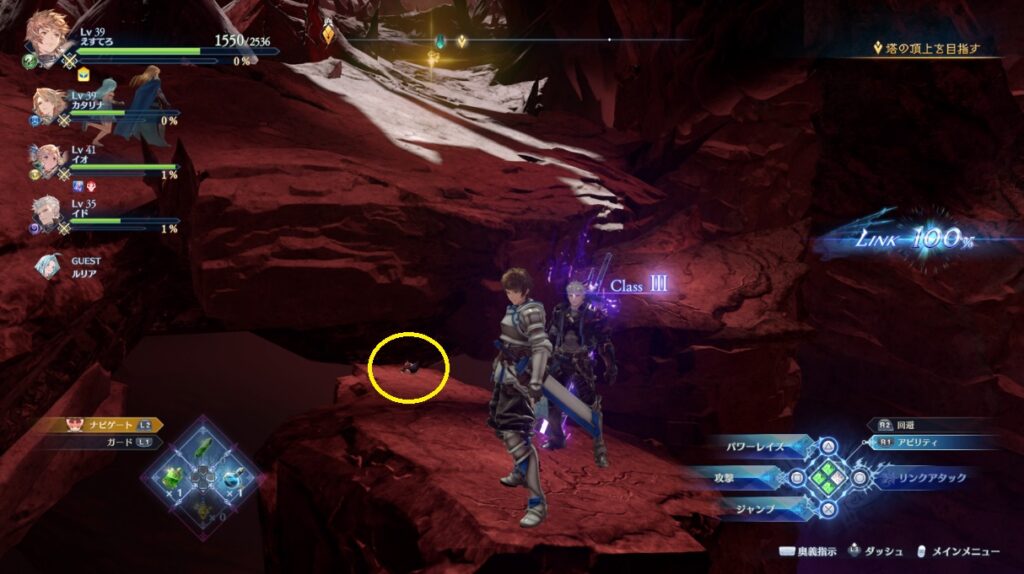
Task: Click the 塔の頂上を目指す objective tracker
Action: click(932, 48)
